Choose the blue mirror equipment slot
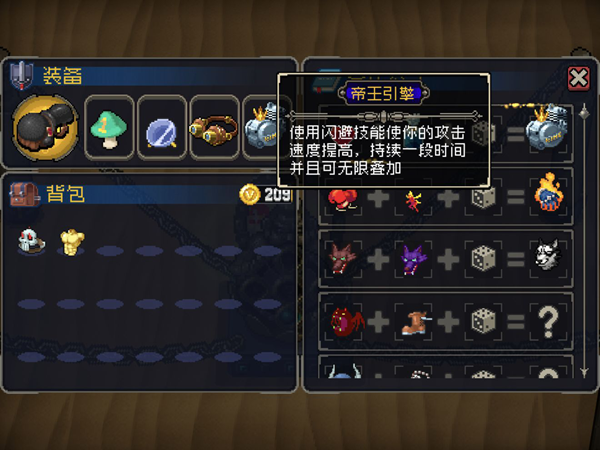Screen dimensions: 600x450 click(161, 127)
